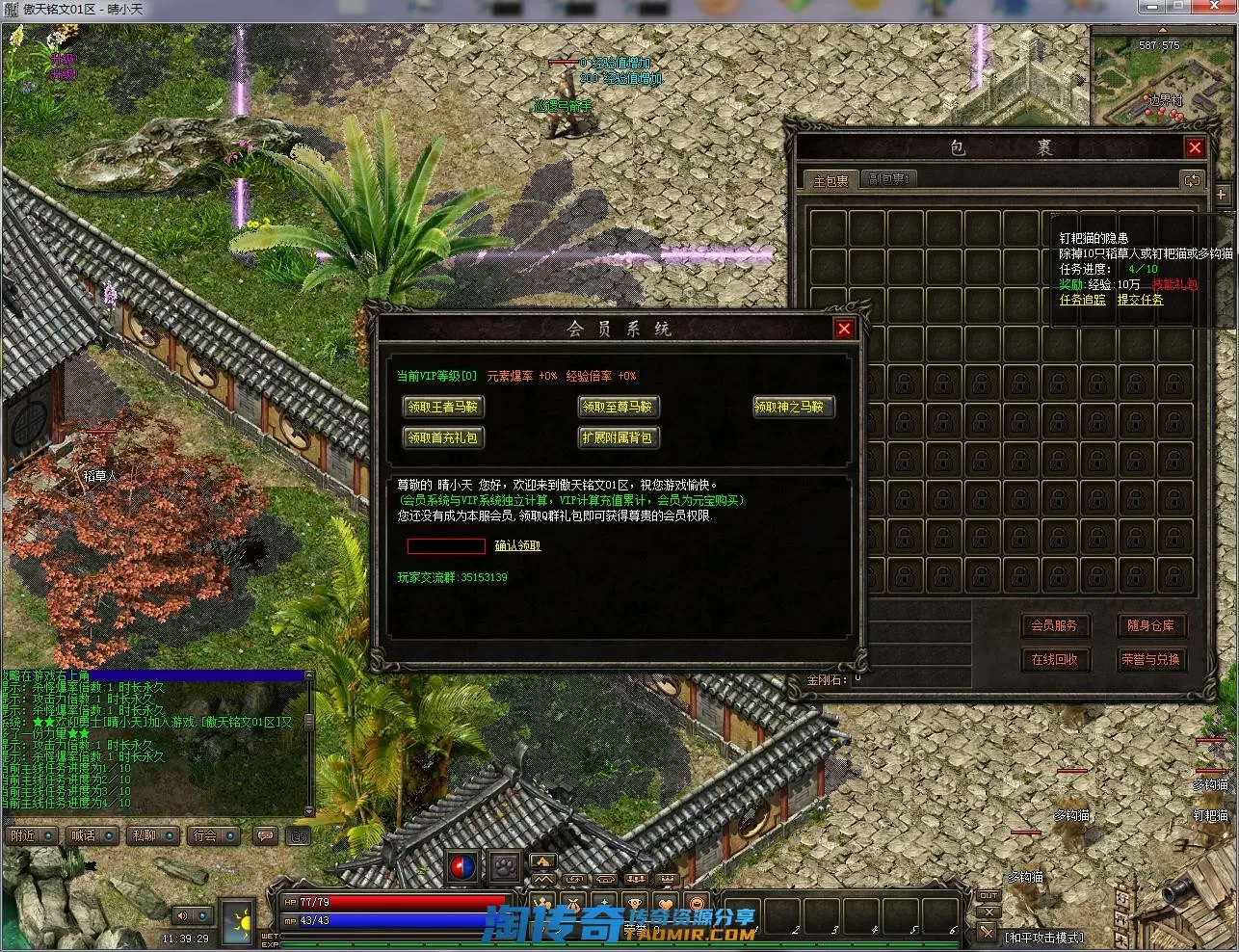Open the 随身仓库 portable warehouse
Image resolution: width=1239 pixels, height=952 pixels.
pyautogui.click(x=1150, y=625)
